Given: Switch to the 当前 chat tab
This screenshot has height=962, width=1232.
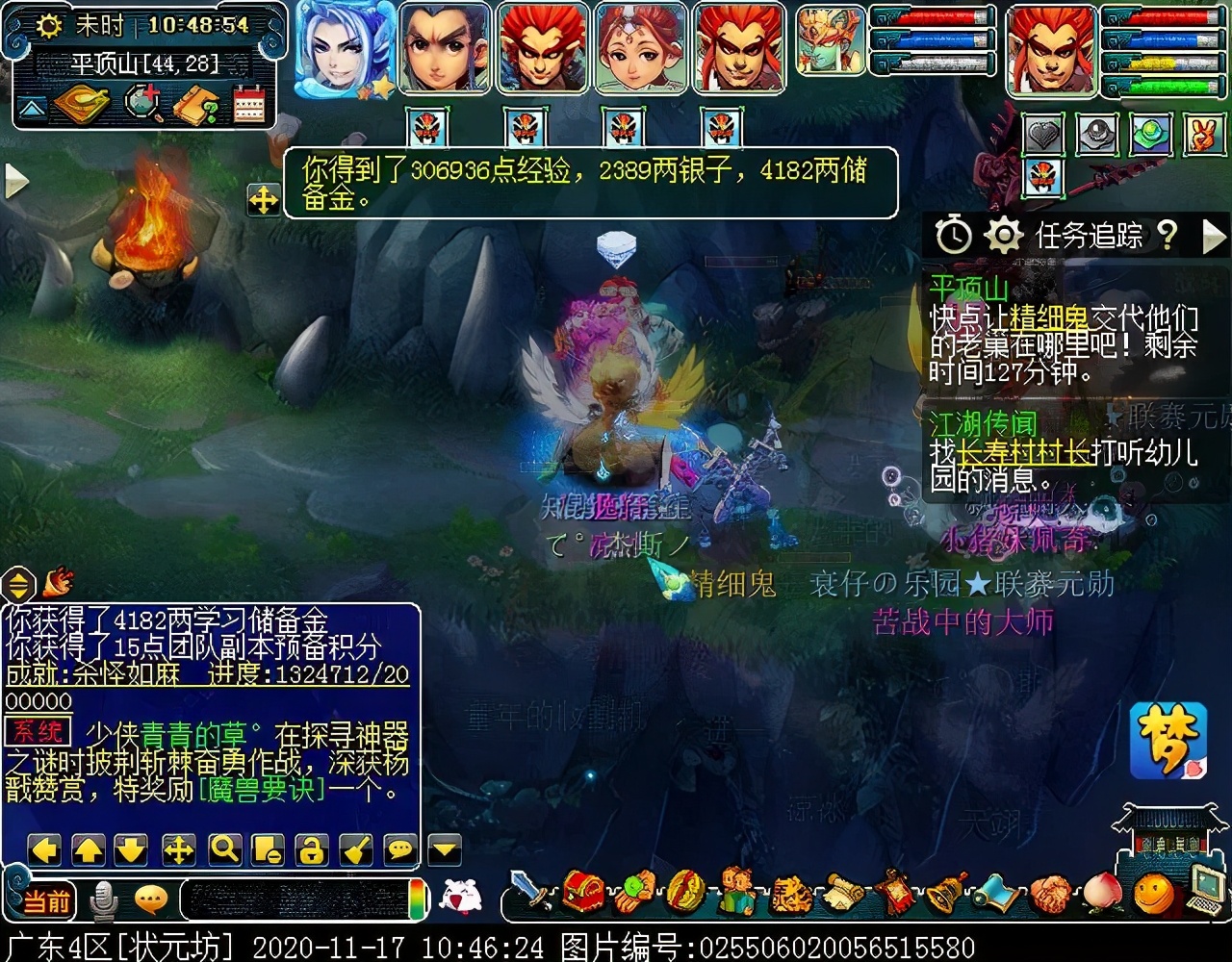Looking at the screenshot, I should point(49,899).
